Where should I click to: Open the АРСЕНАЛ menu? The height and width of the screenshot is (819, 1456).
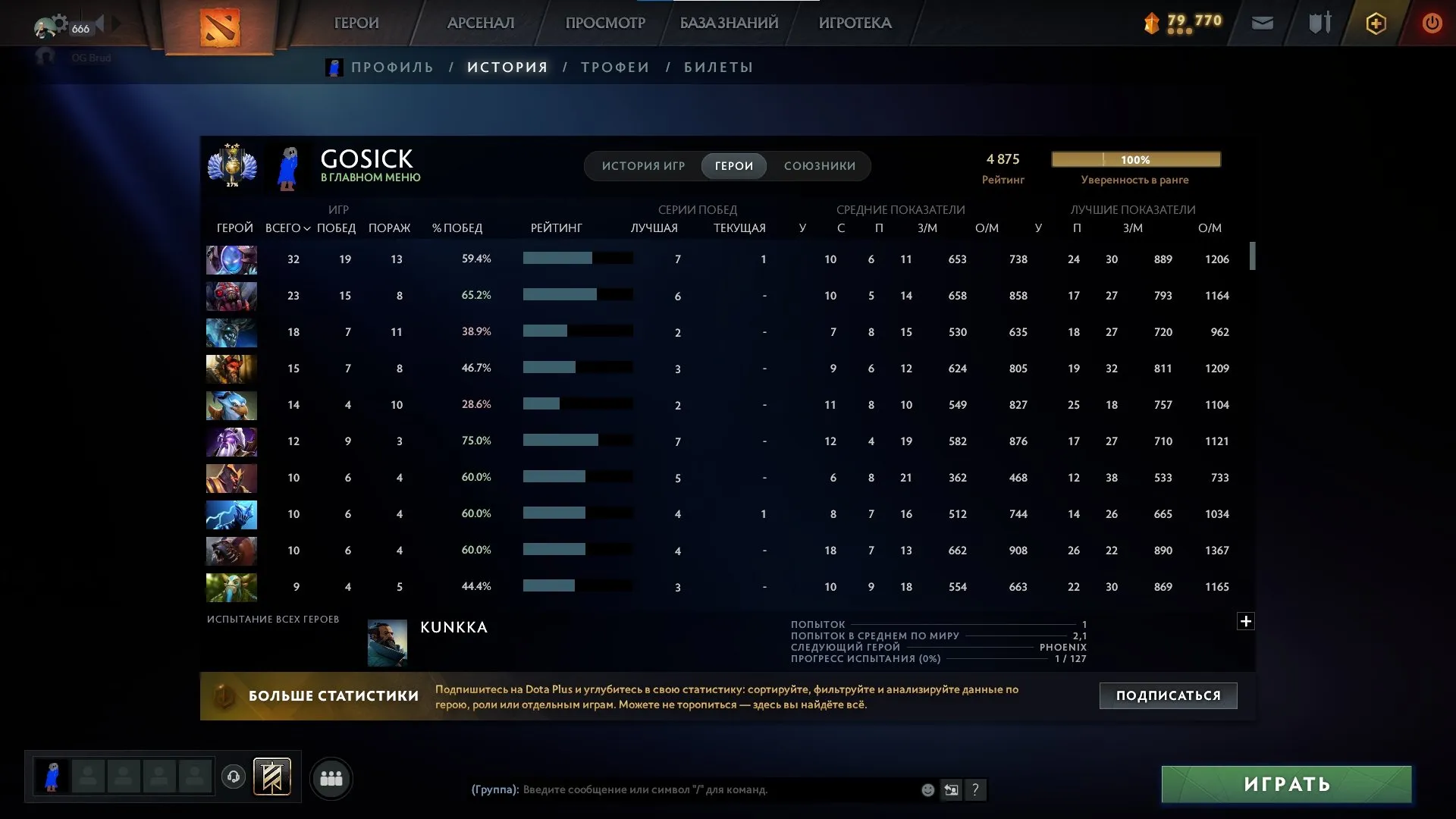(x=481, y=23)
